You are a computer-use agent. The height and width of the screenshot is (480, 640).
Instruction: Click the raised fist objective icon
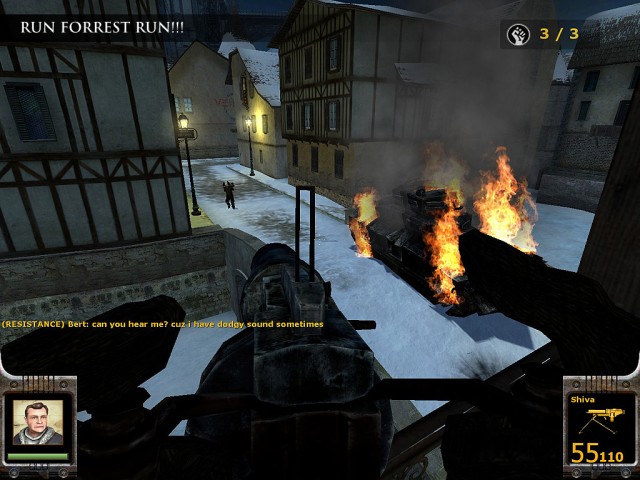coord(518,35)
